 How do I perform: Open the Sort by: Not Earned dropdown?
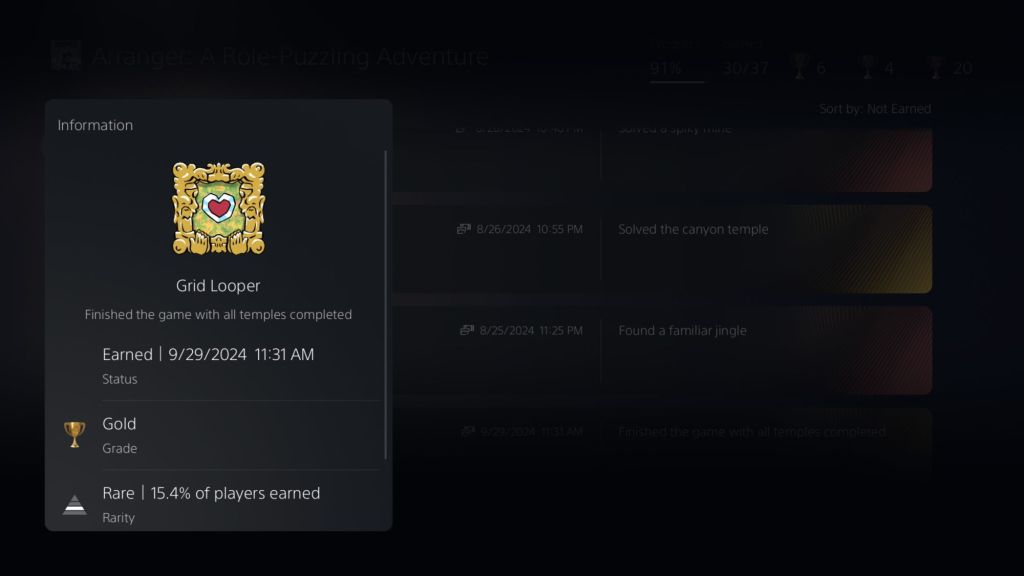[874, 109]
